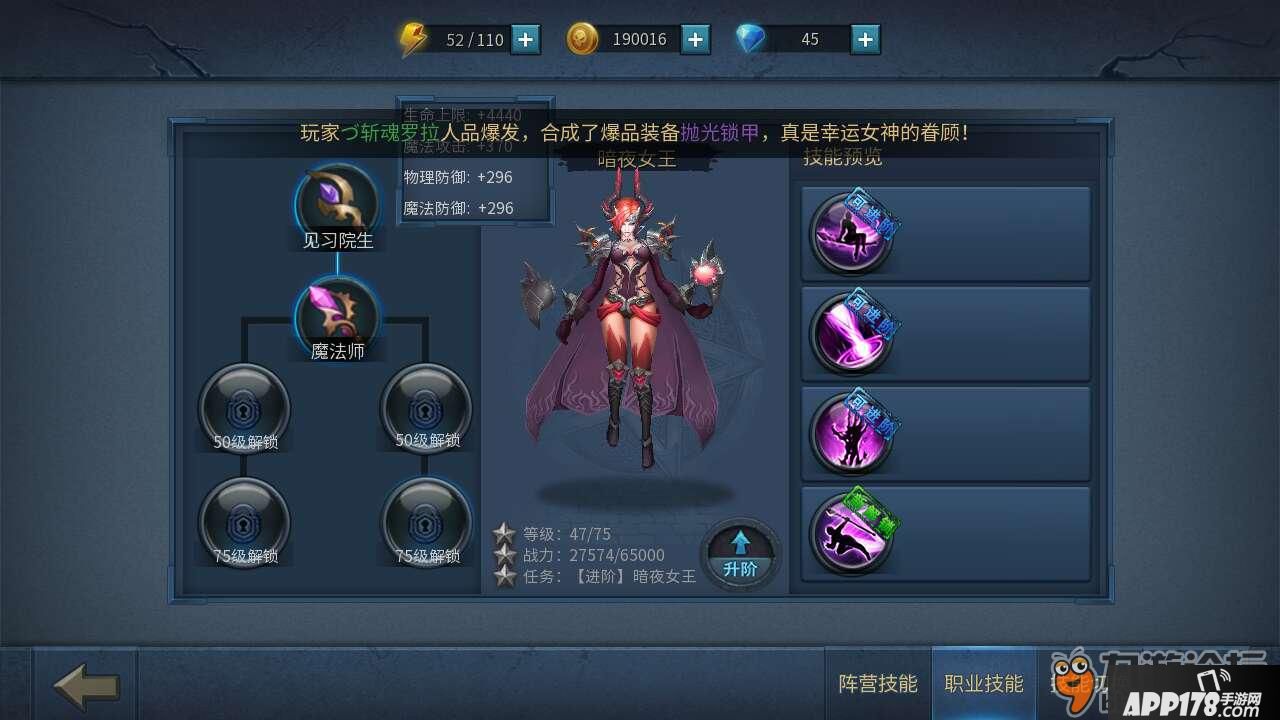
Task: Switch to the 阵营技能 tab
Action: 877,684
